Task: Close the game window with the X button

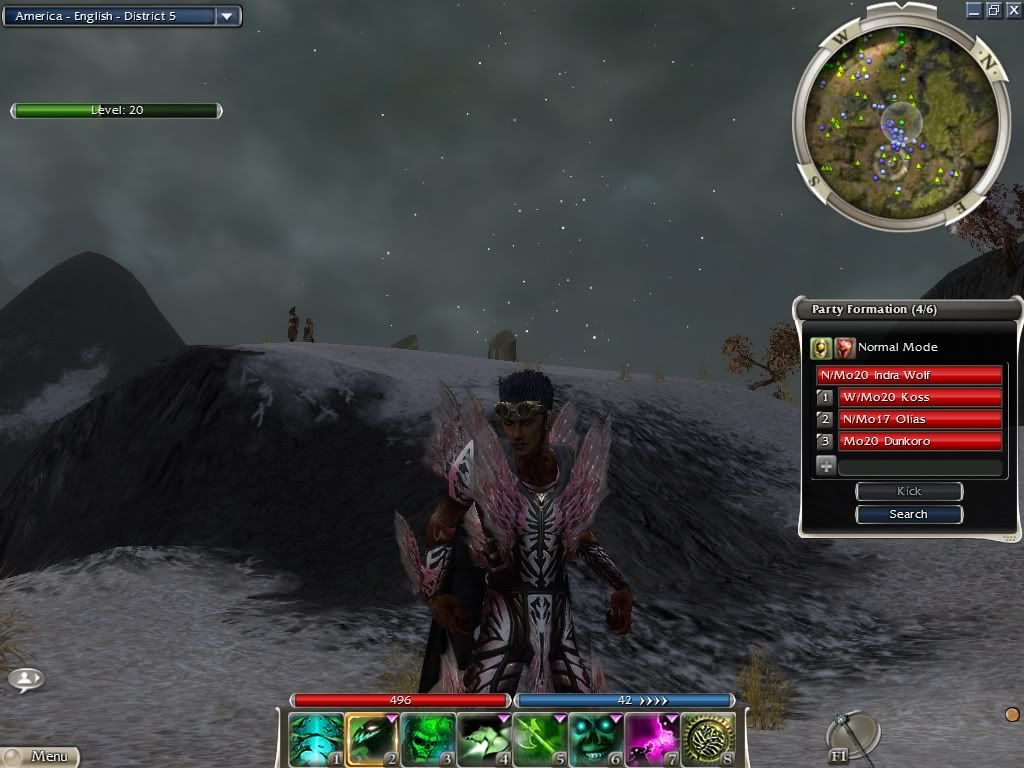Action: [1012, 10]
